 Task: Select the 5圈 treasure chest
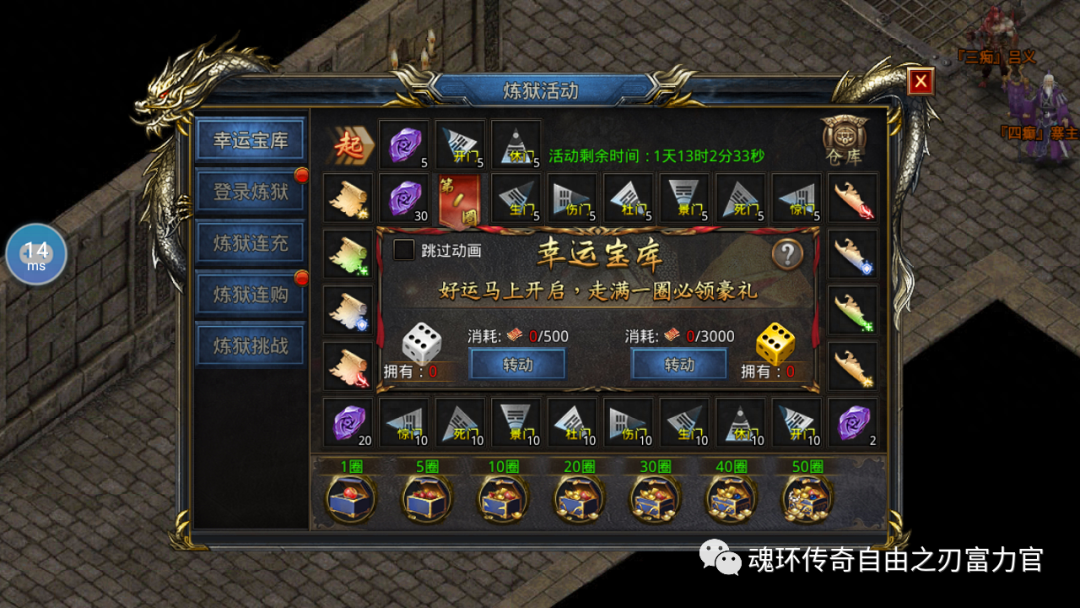[427, 497]
